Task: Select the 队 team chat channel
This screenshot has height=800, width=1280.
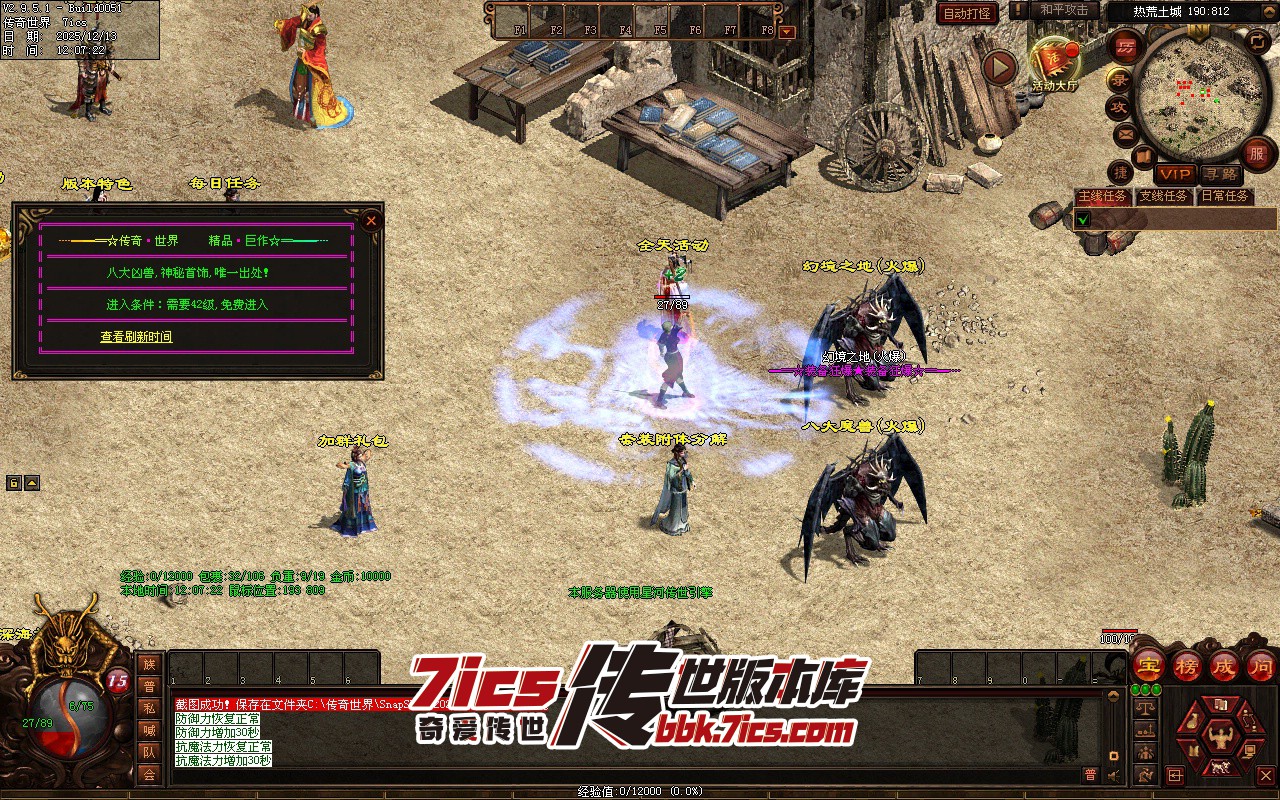Action: [x=149, y=751]
